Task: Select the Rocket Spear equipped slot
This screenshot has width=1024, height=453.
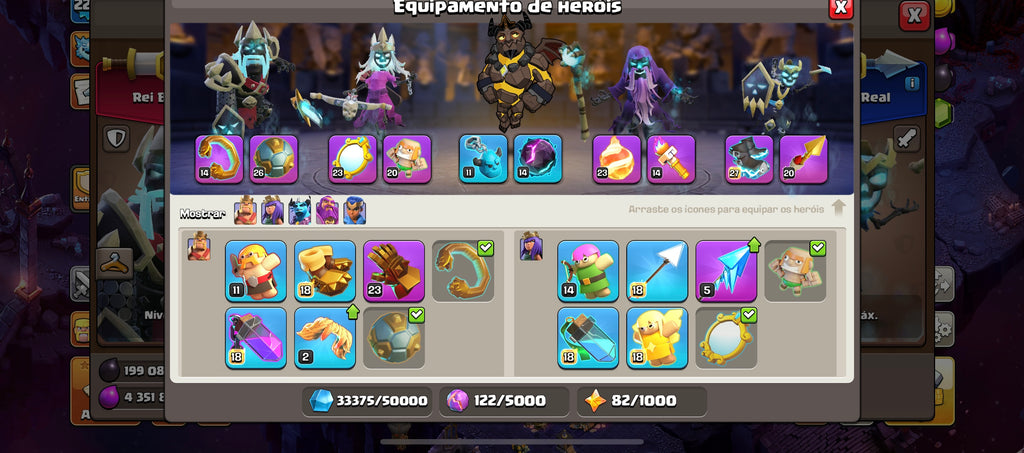Action: [x=804, y=159]
